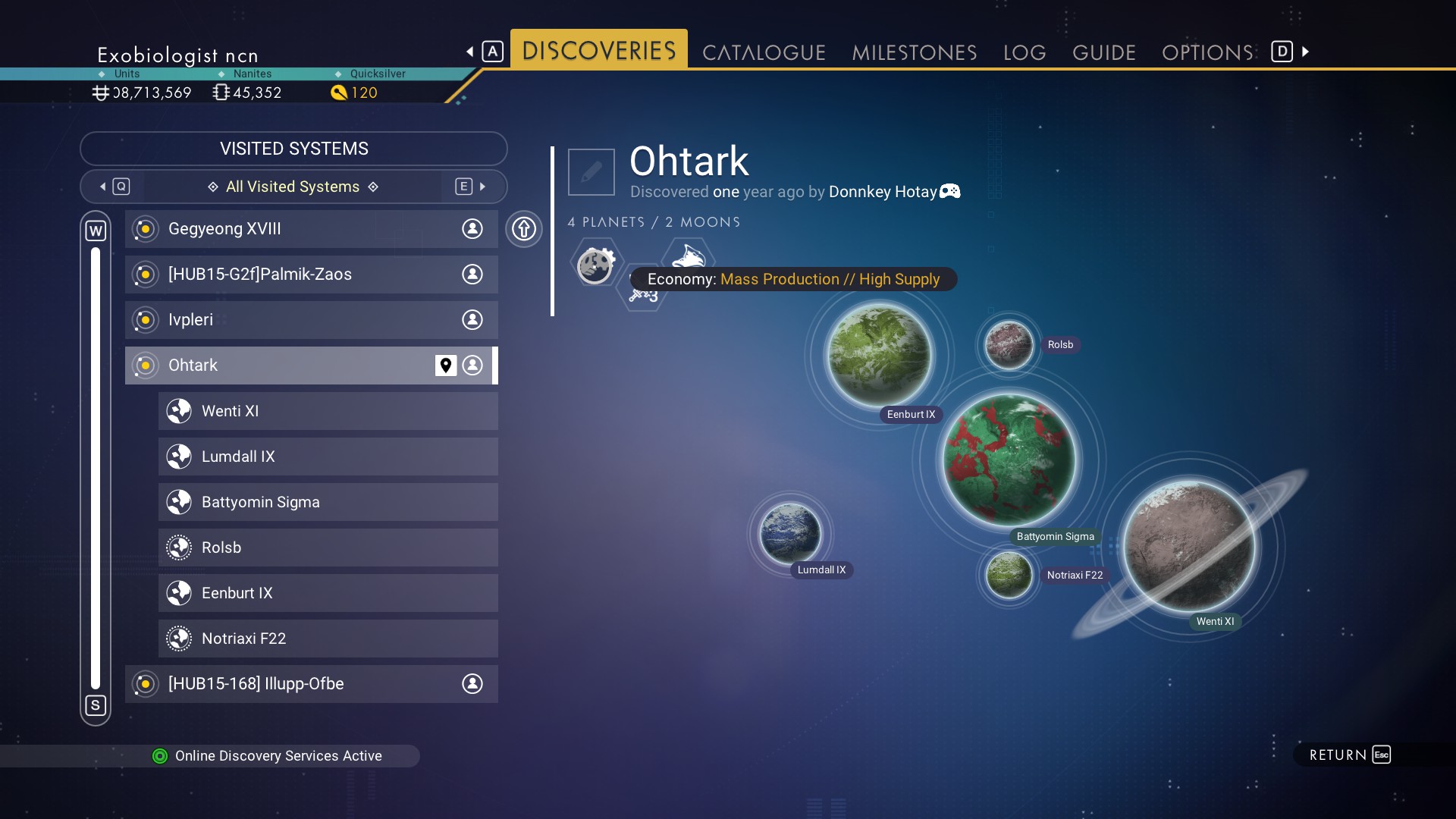Select the ringed Wenti XI planet globe

(x=1188, y=547)
